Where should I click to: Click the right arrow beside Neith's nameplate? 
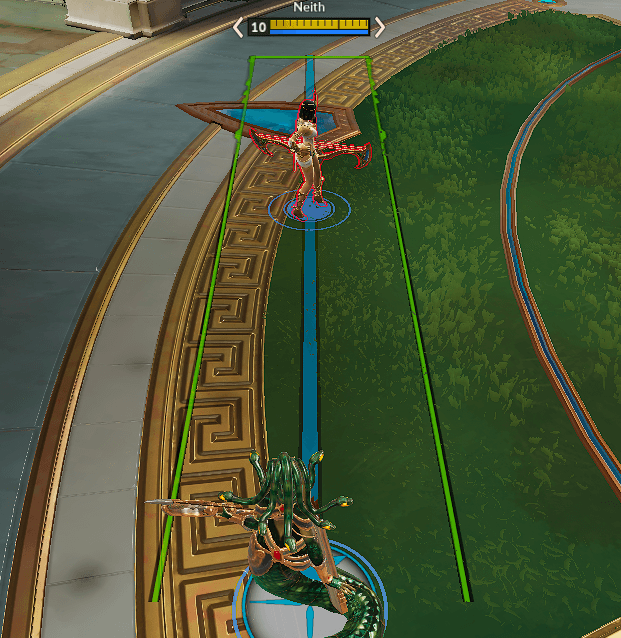click(x=379, y=27)
